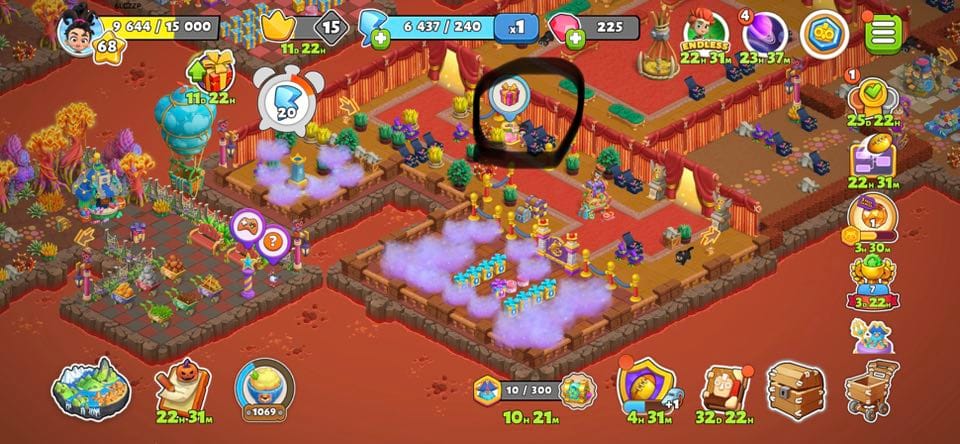Open the portrait book collection
960x444 pixels.
click(x=724, y=388)
